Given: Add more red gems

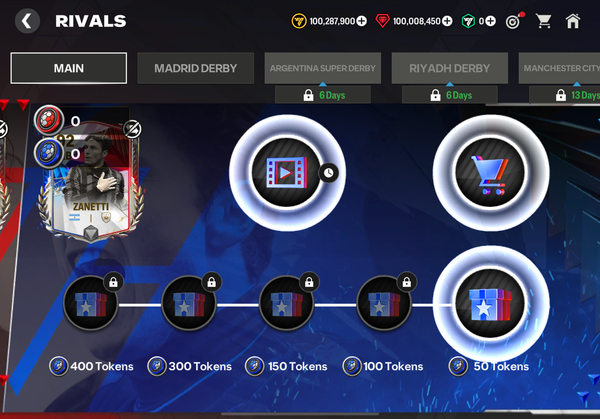Looking at the screenshot, I should point(447,20).
